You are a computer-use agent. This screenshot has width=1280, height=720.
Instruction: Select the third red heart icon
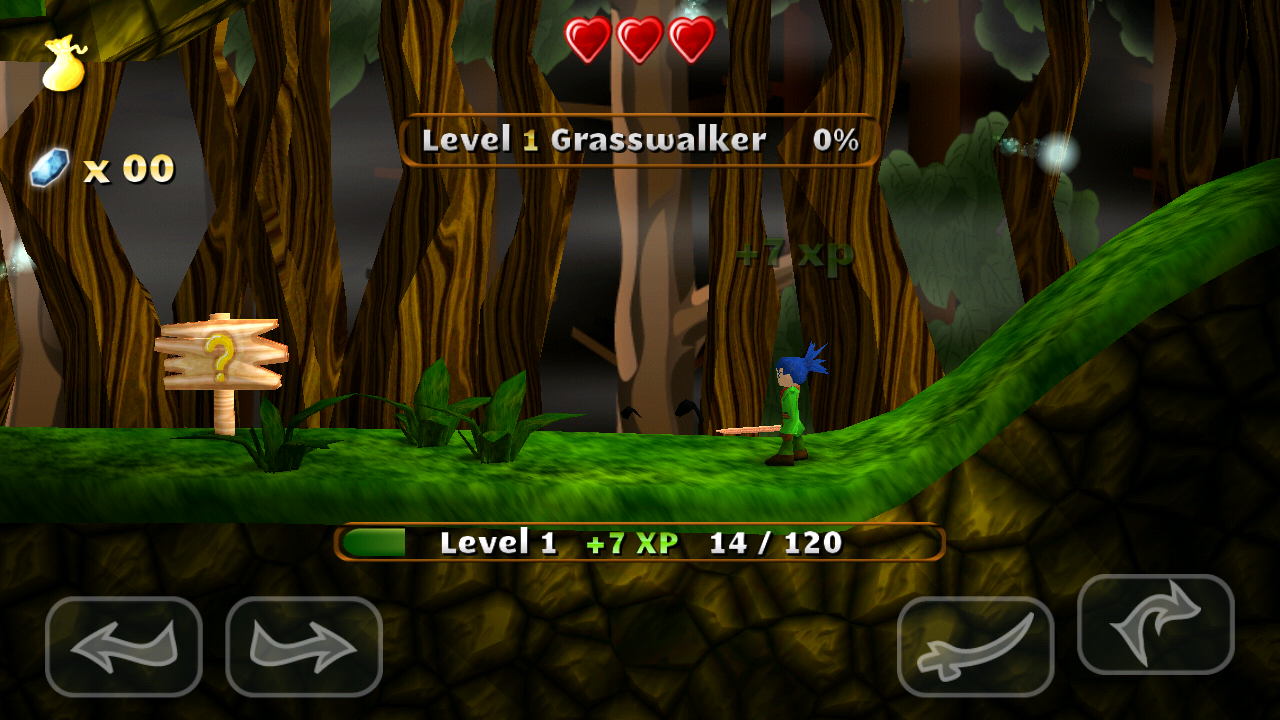pos(692,40)
